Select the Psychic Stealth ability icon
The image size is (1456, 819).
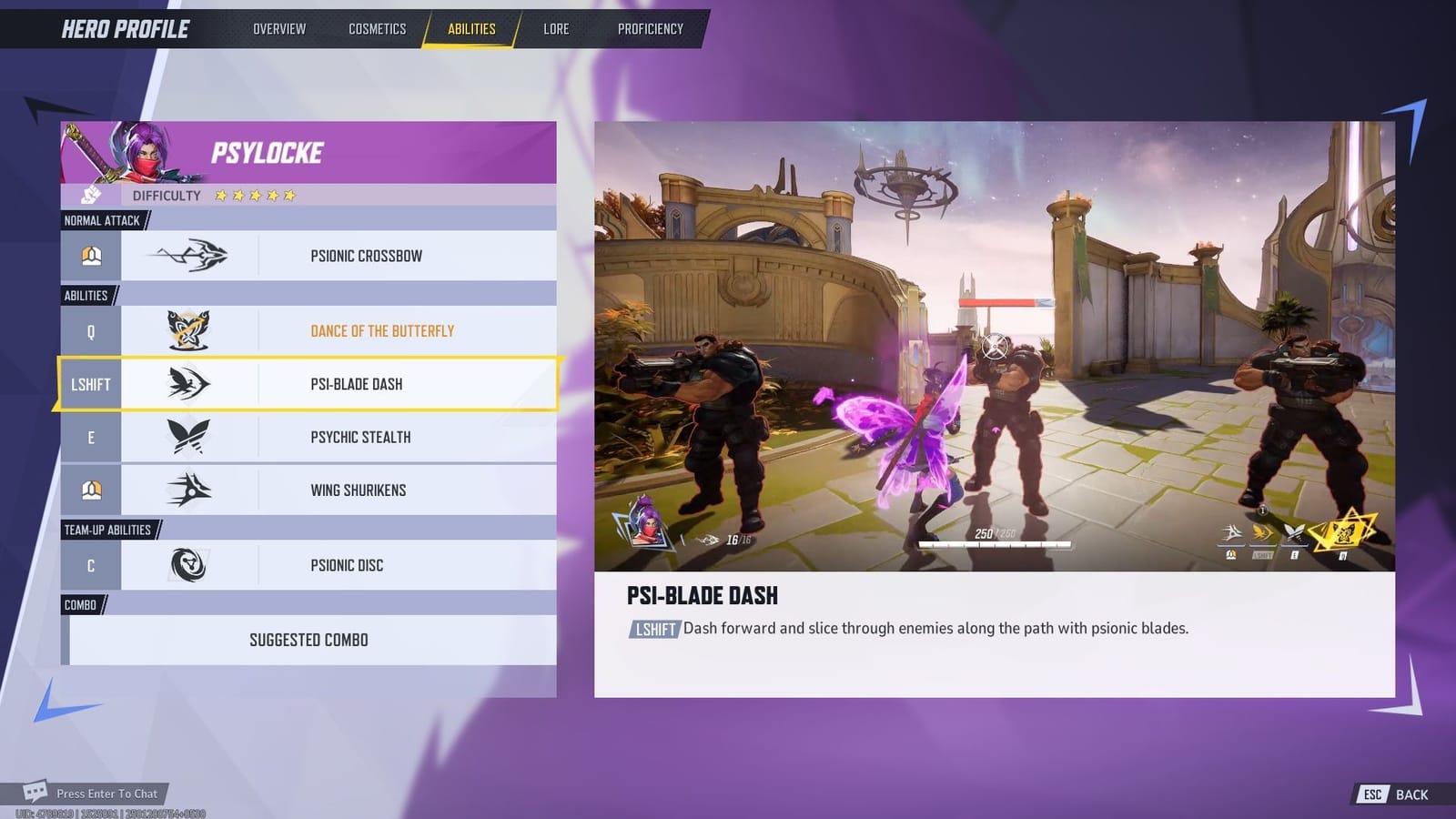click(x=191, y=437)
